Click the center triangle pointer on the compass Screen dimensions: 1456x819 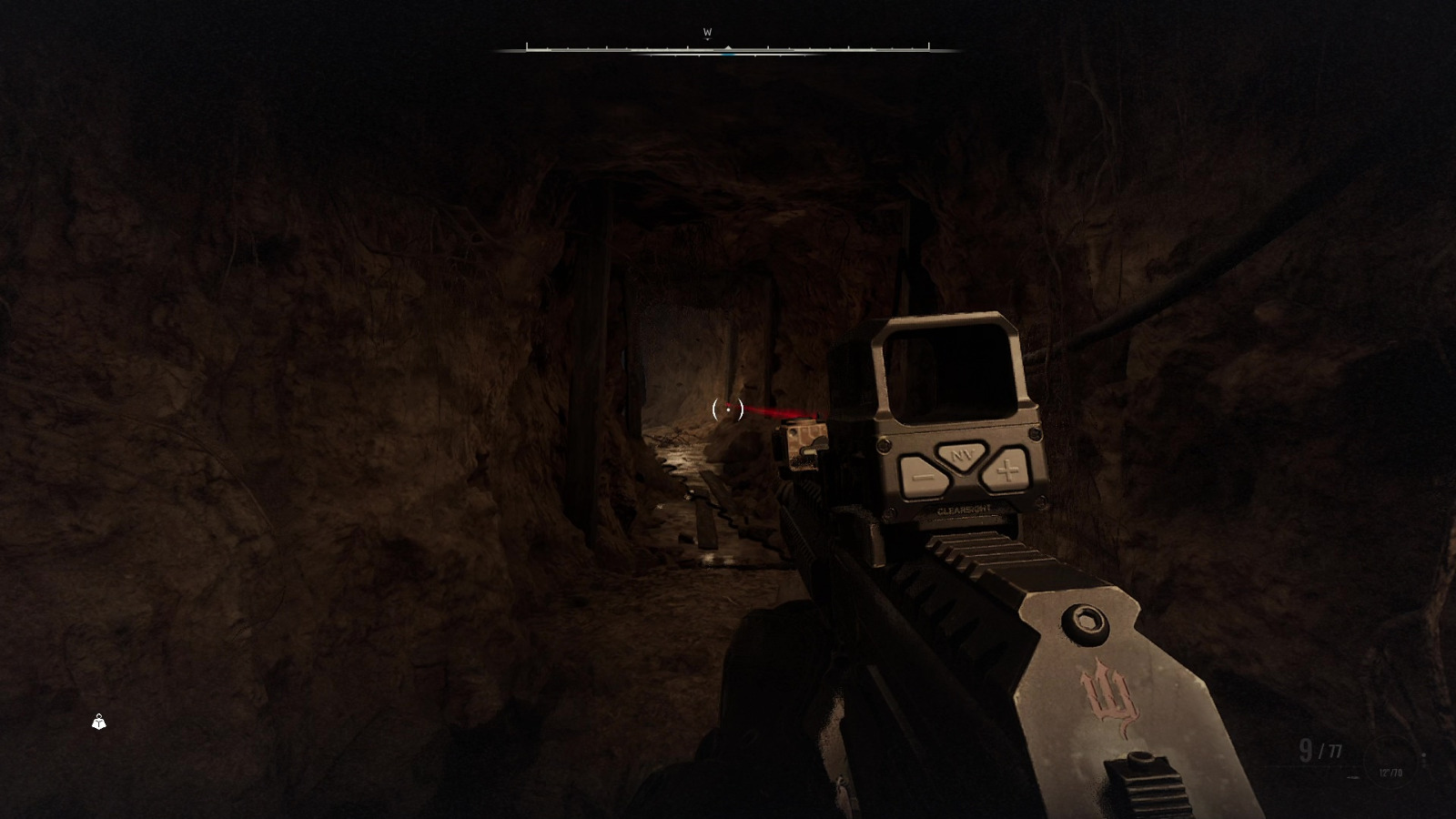pyautogui.click(x=728, y=46)
